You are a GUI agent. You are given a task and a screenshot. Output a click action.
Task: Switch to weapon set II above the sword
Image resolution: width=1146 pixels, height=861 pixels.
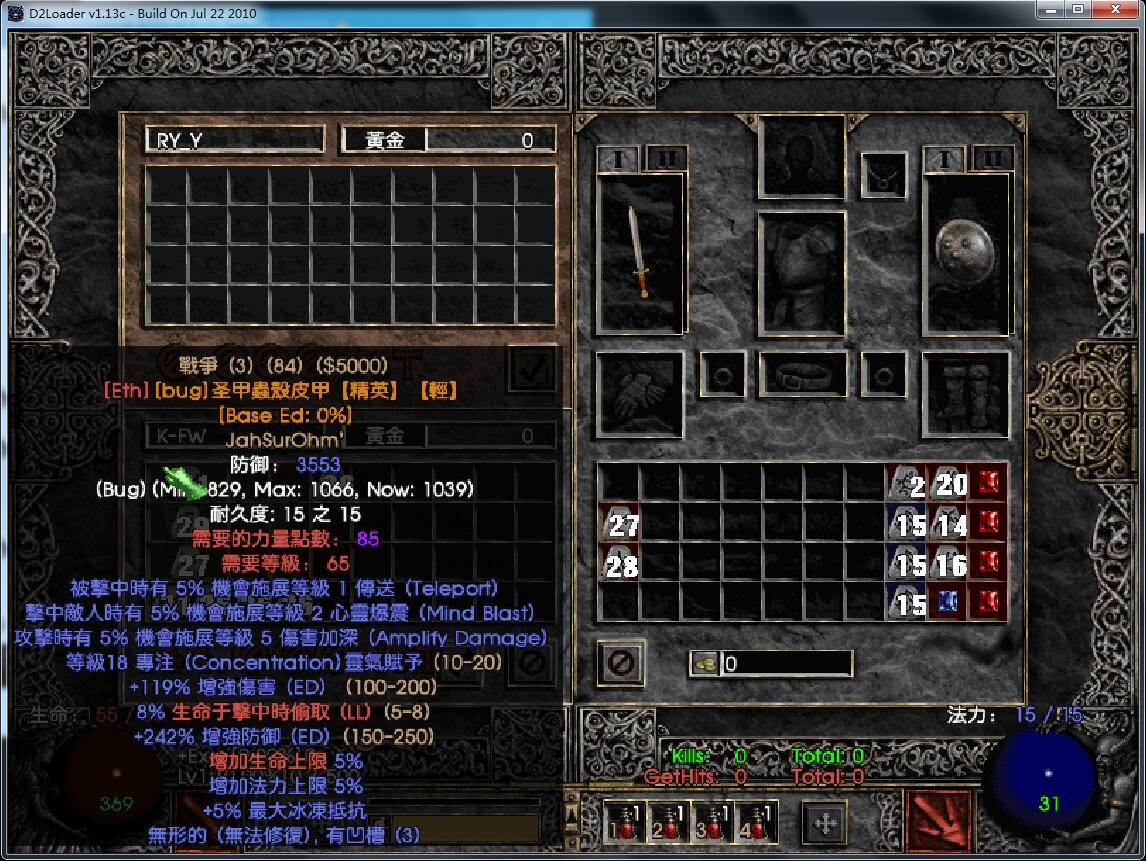click(663, 158)
